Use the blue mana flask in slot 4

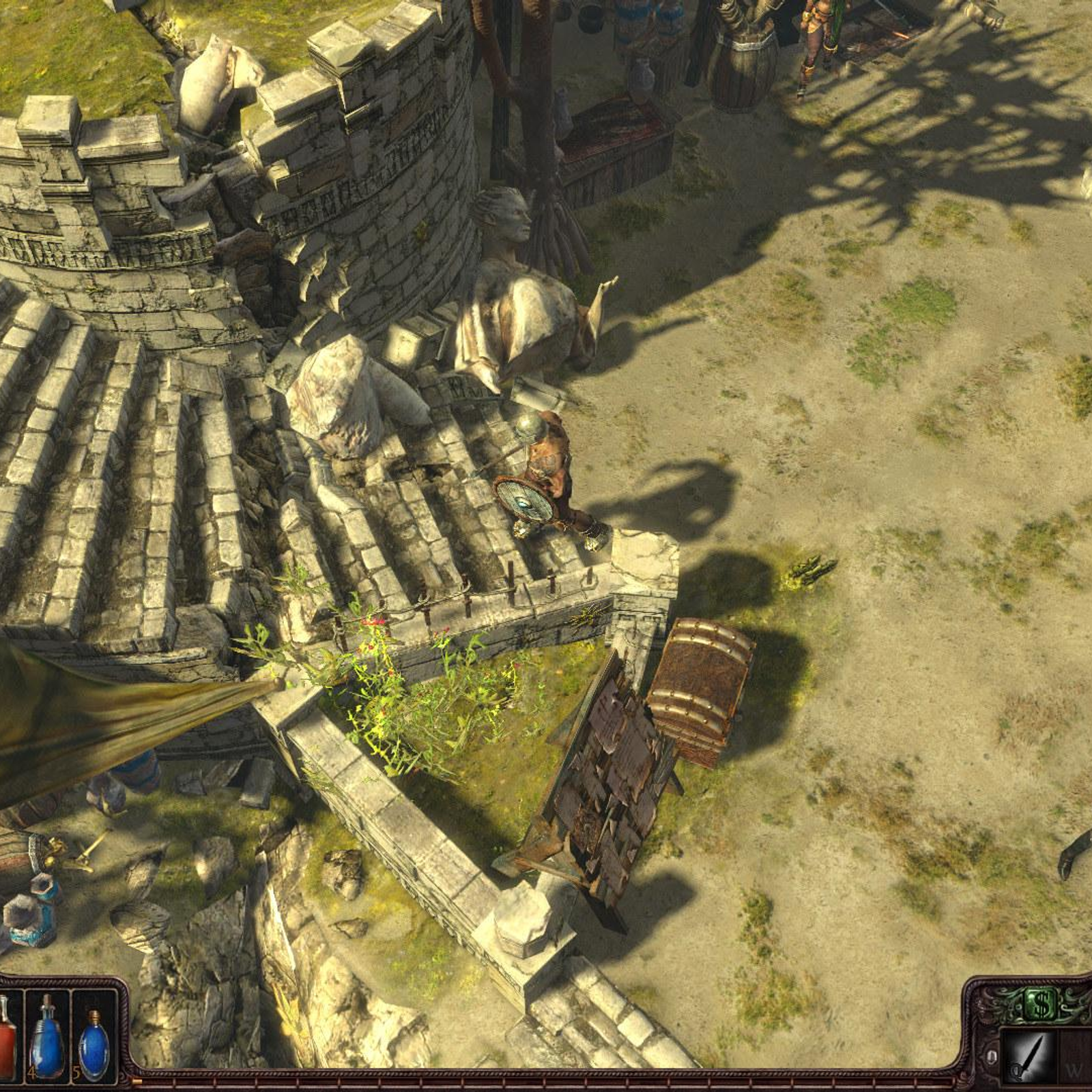click(x=47, y=1035)
